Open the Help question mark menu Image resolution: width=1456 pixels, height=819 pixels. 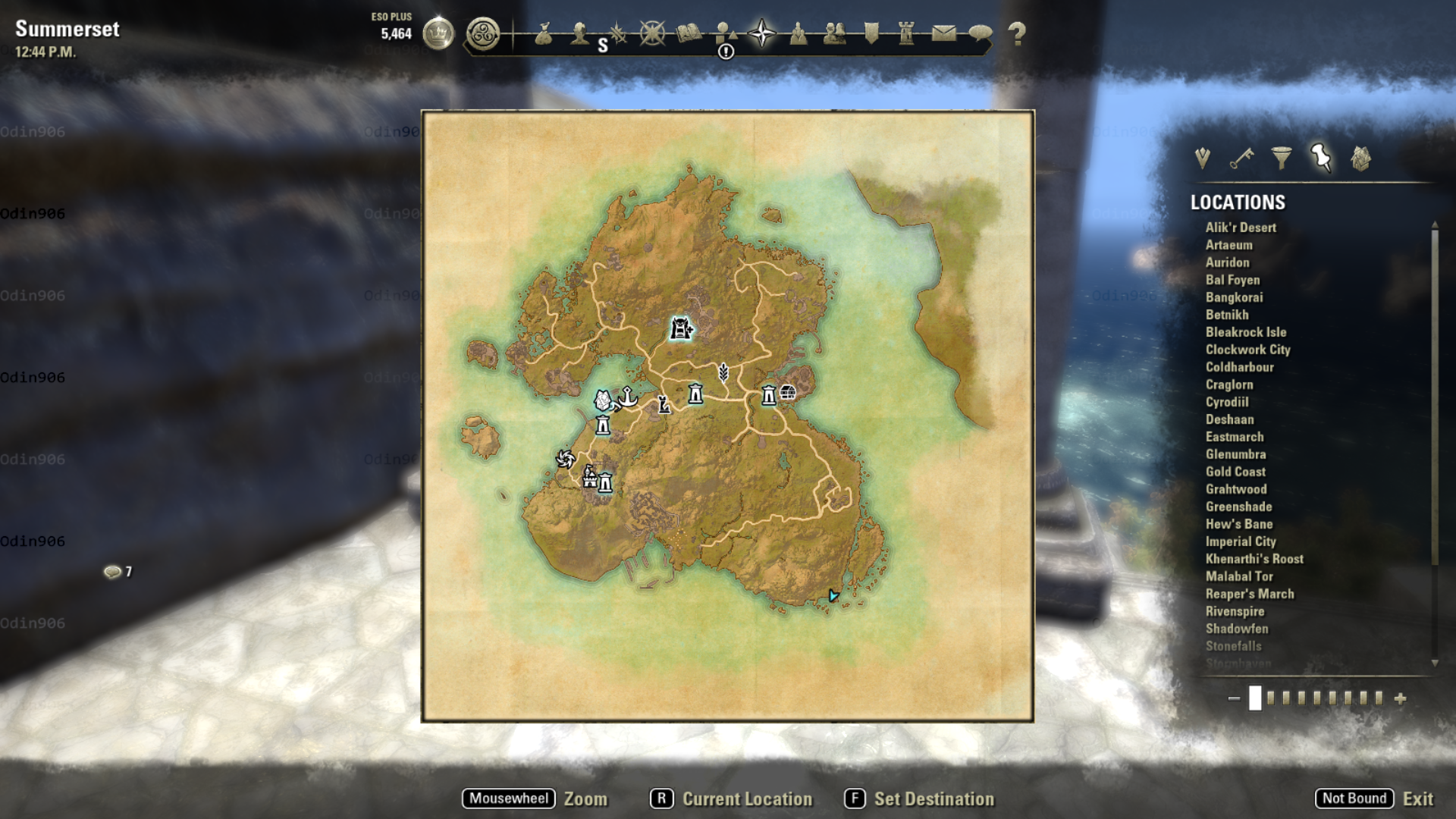point(1017,33)
